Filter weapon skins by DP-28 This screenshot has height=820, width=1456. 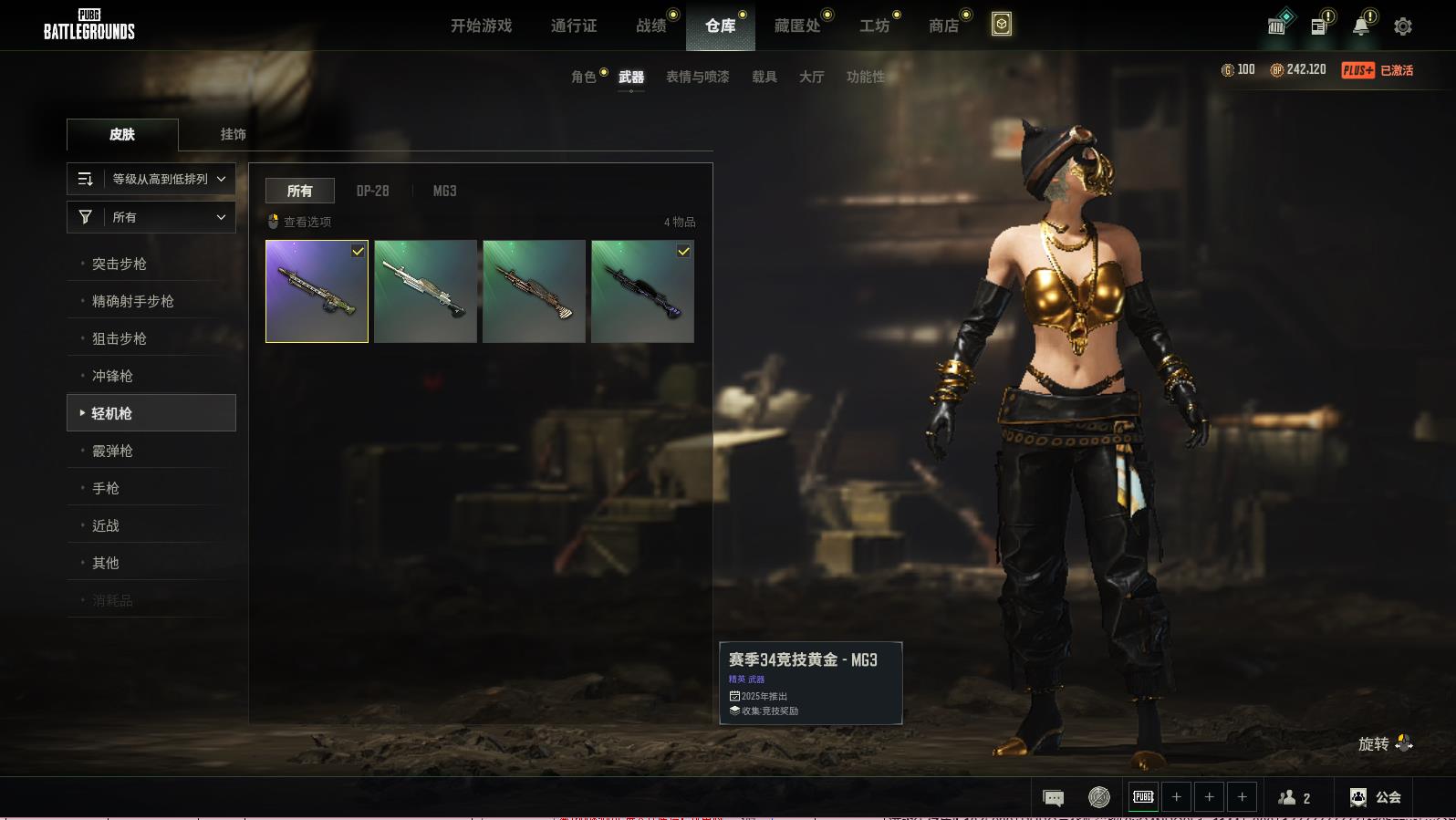372,191
